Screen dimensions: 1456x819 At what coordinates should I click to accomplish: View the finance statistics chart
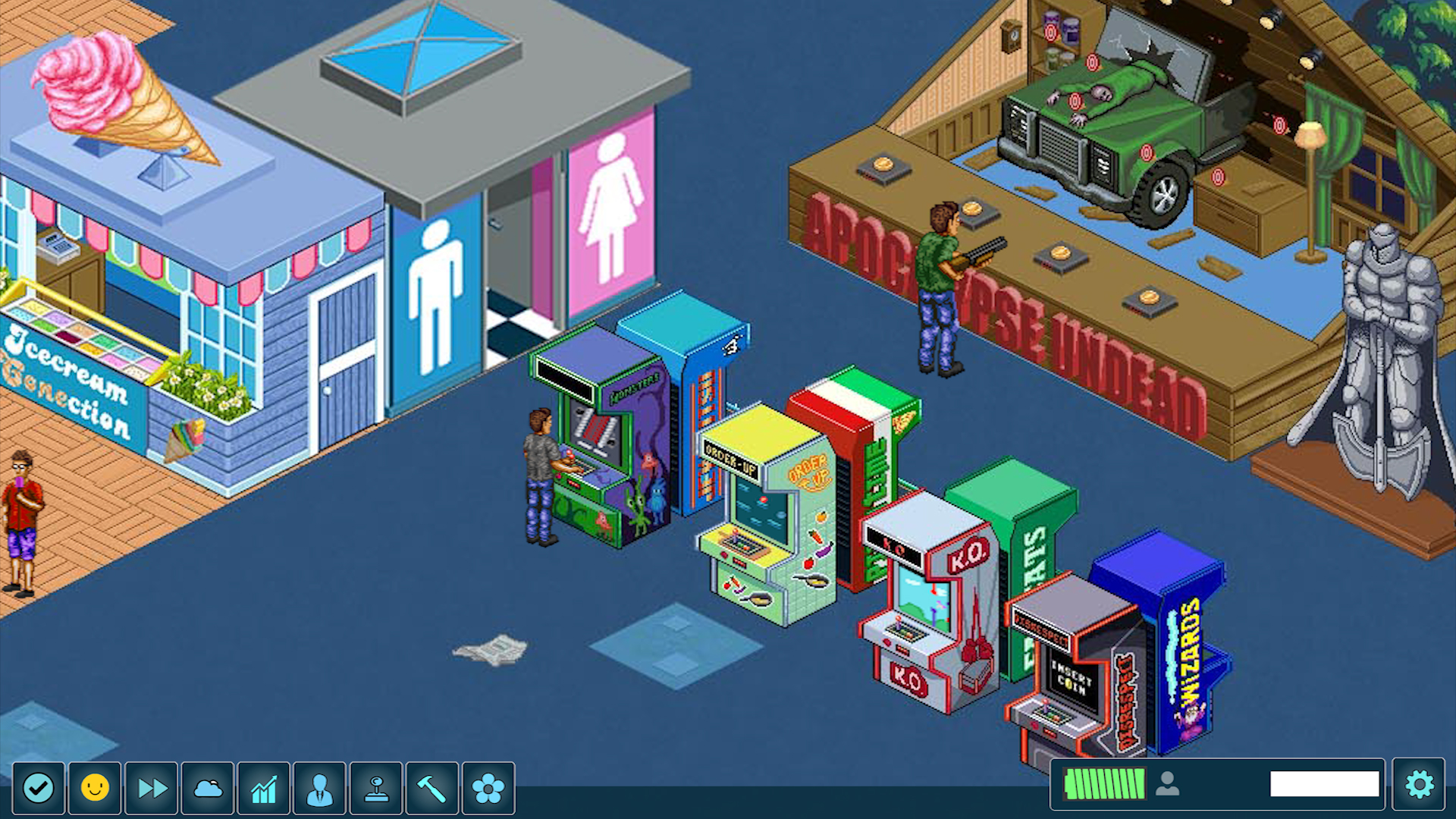(262, 786)
